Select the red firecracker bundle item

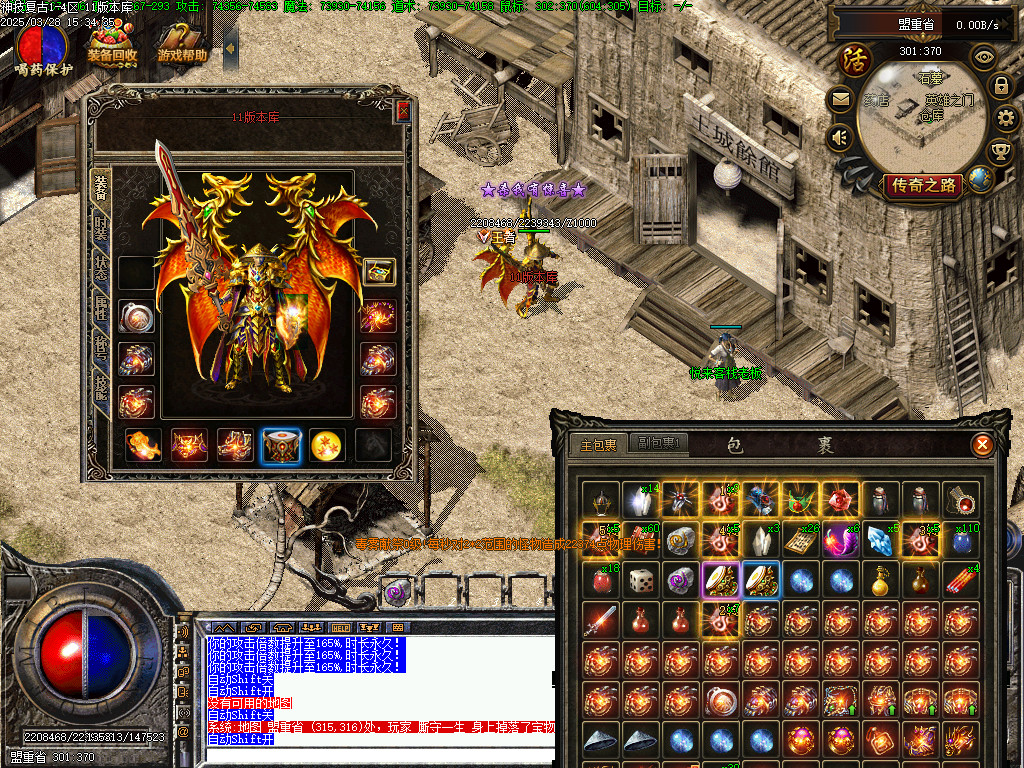tap(962, 579)
